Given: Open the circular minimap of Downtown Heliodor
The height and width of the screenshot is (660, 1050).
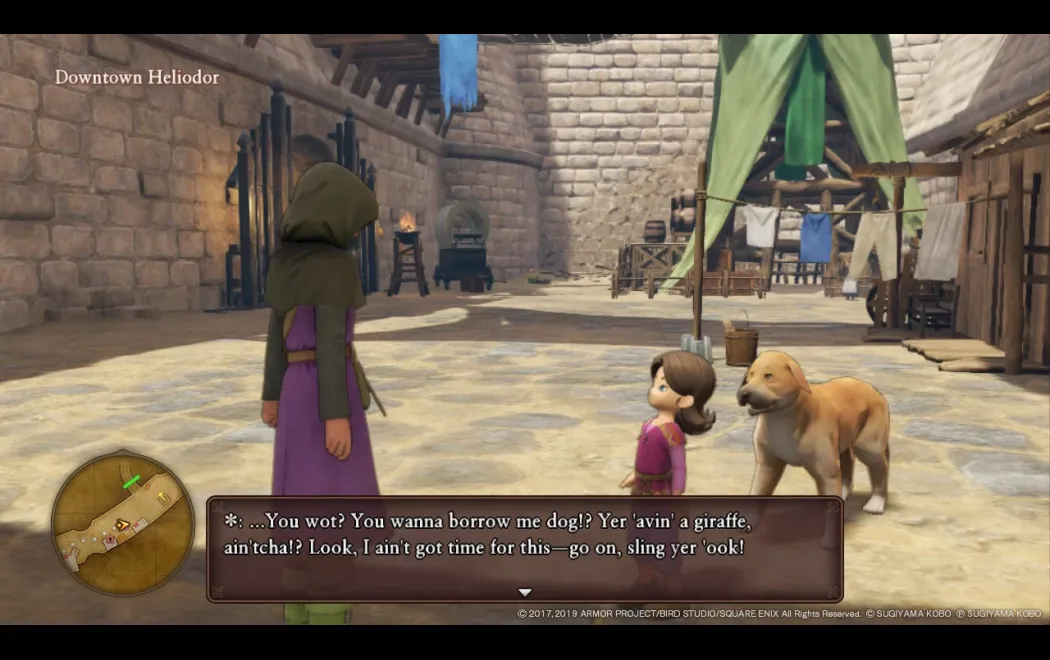Looking at the screenshot, I should click(x=123, y=522).
